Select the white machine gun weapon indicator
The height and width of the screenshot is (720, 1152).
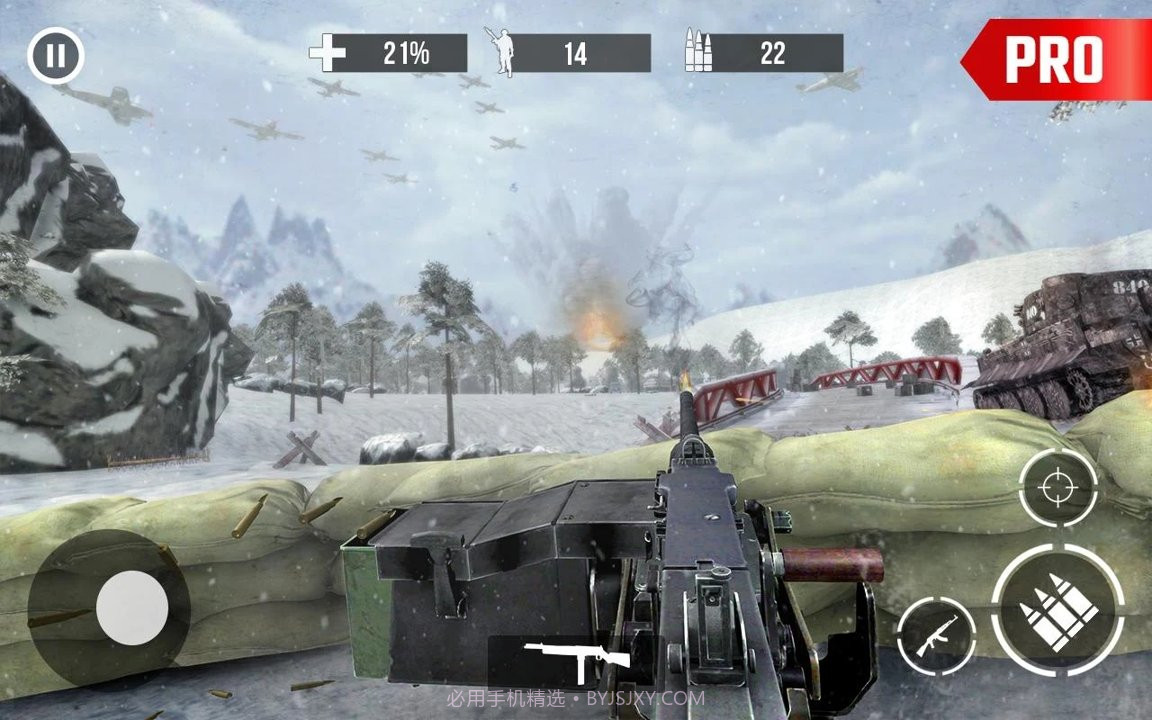click(x=577, y=659)
